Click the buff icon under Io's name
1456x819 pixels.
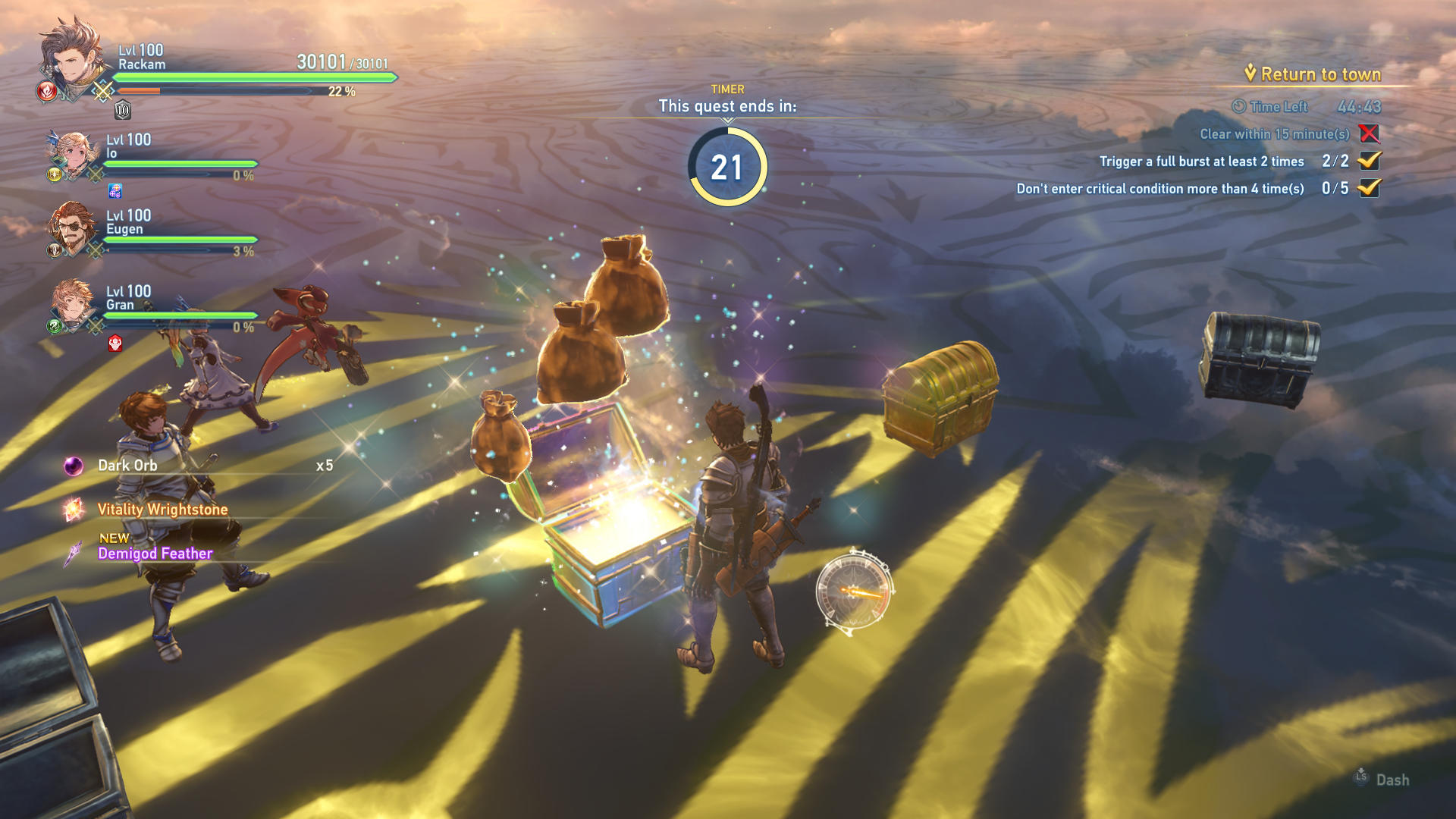115,190
